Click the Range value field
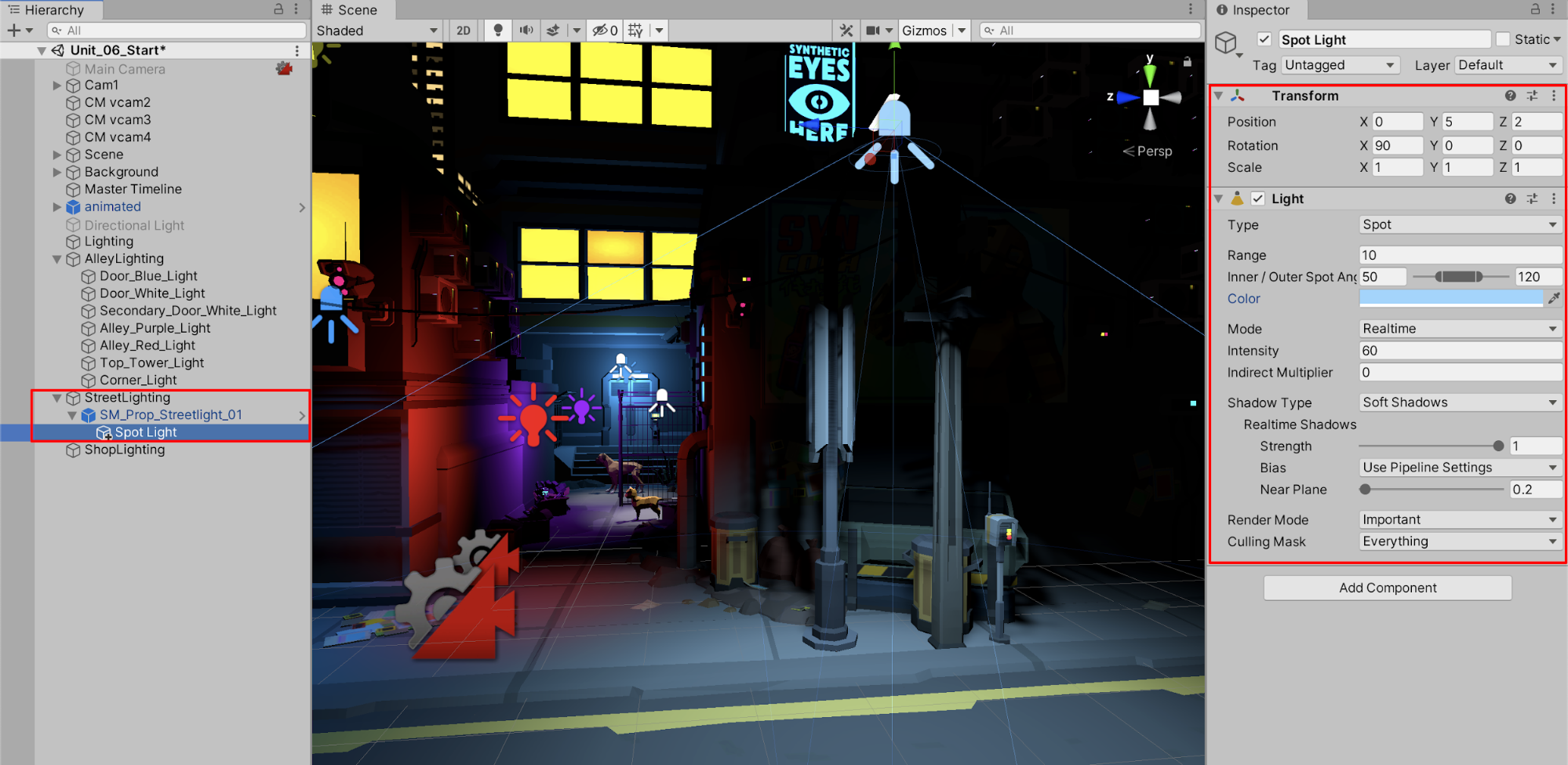The image size is (1568, 765). 1459,255
